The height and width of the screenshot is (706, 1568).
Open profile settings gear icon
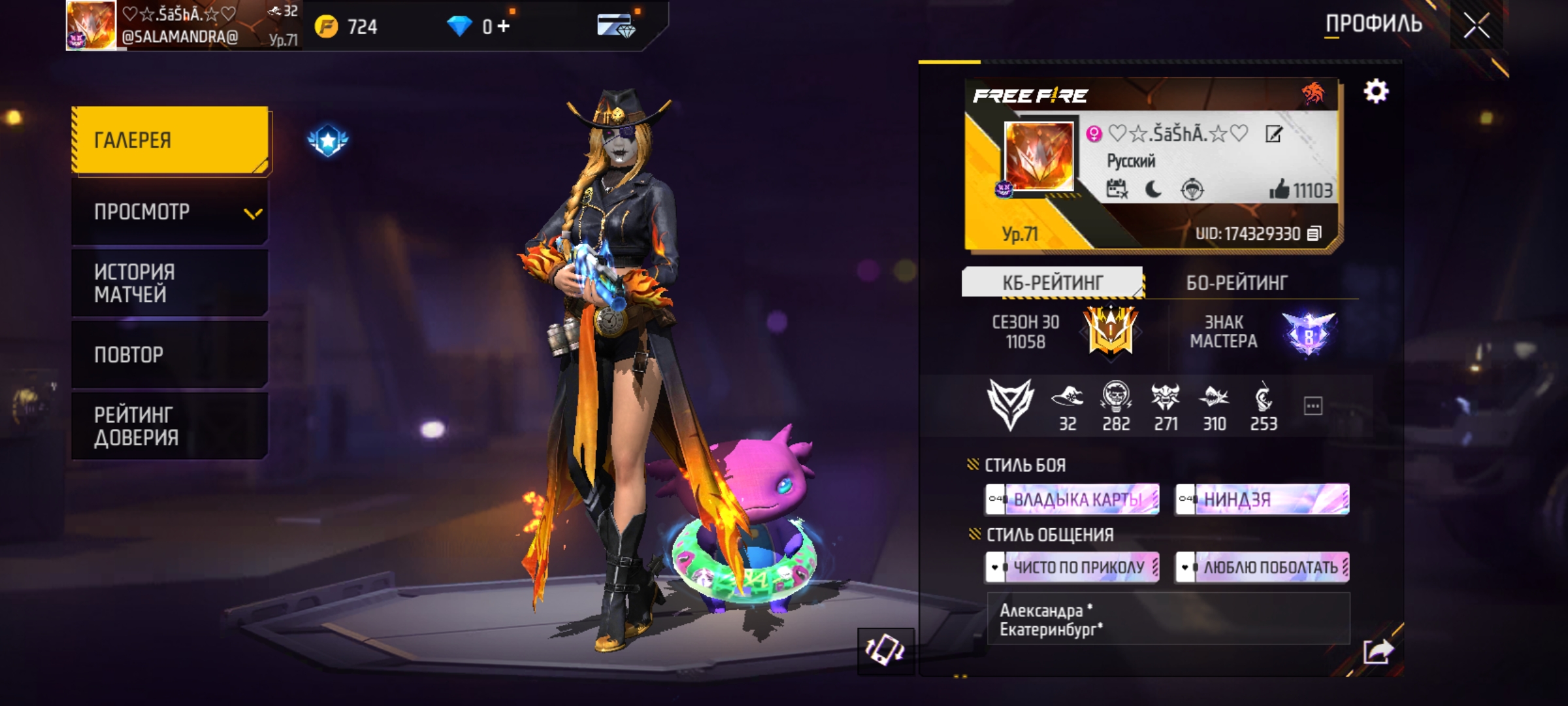point(1376,92)
